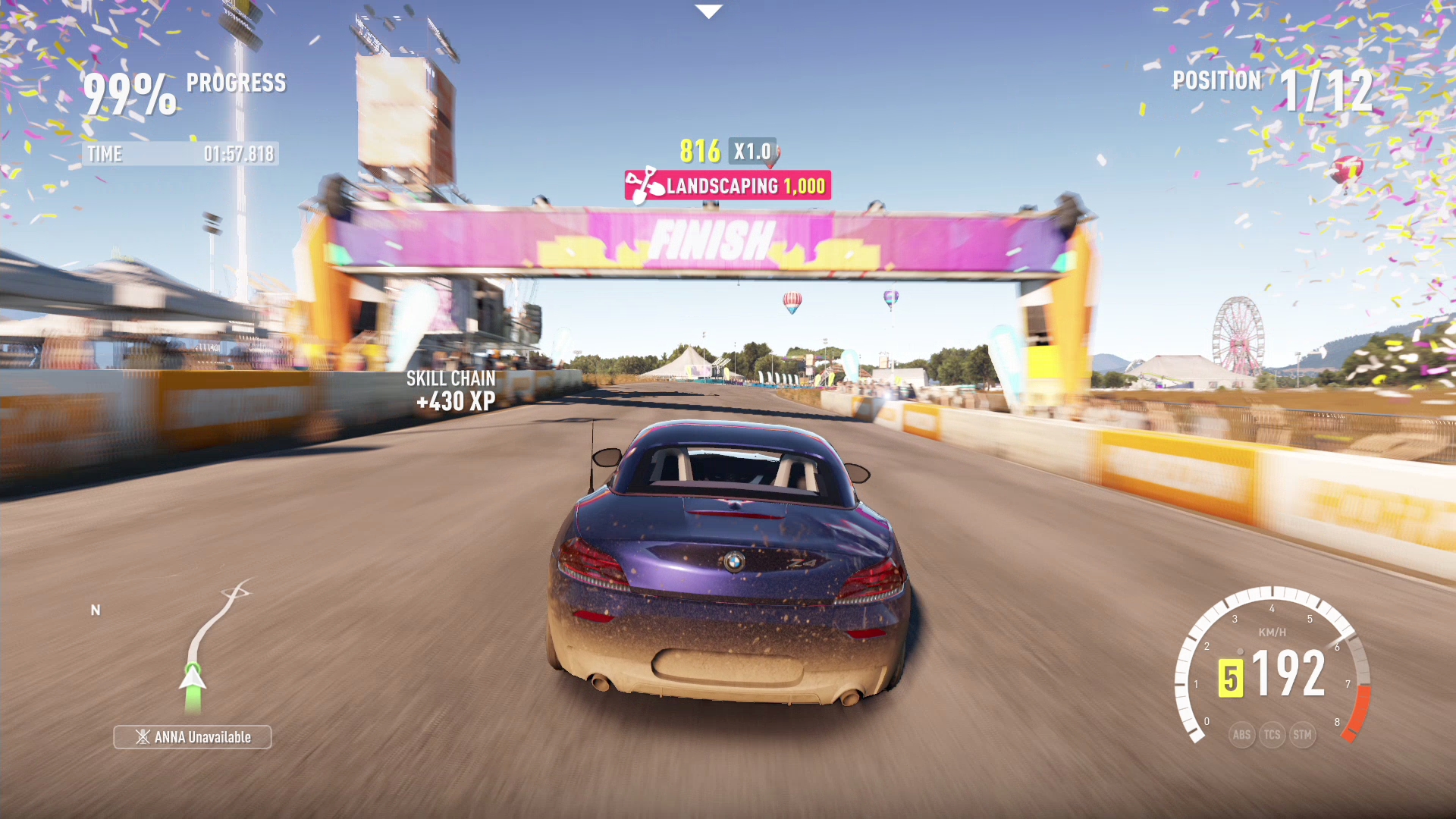Image resolution: width=1456 pixels, height=819 pixels.
Task: Click the north 'N' compass marker on the minimap
Action: pos(96,609)
